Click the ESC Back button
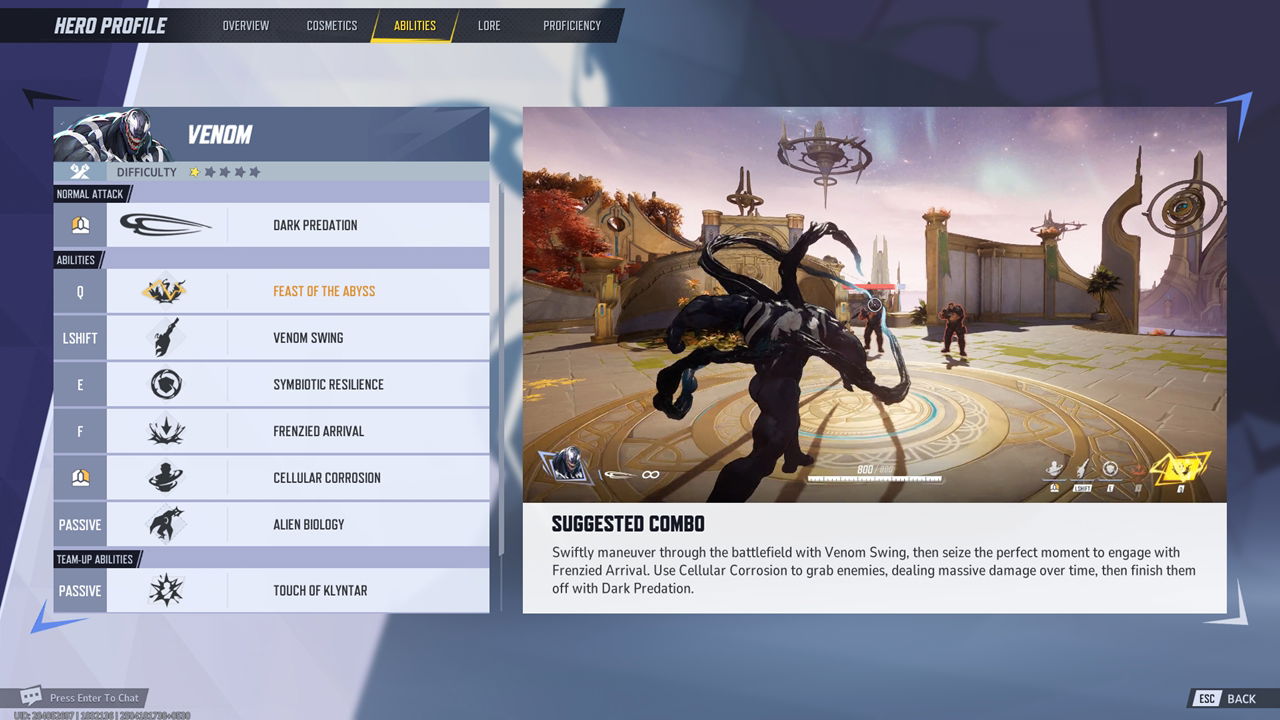The image size is (1280, 720). [1222, 698]
